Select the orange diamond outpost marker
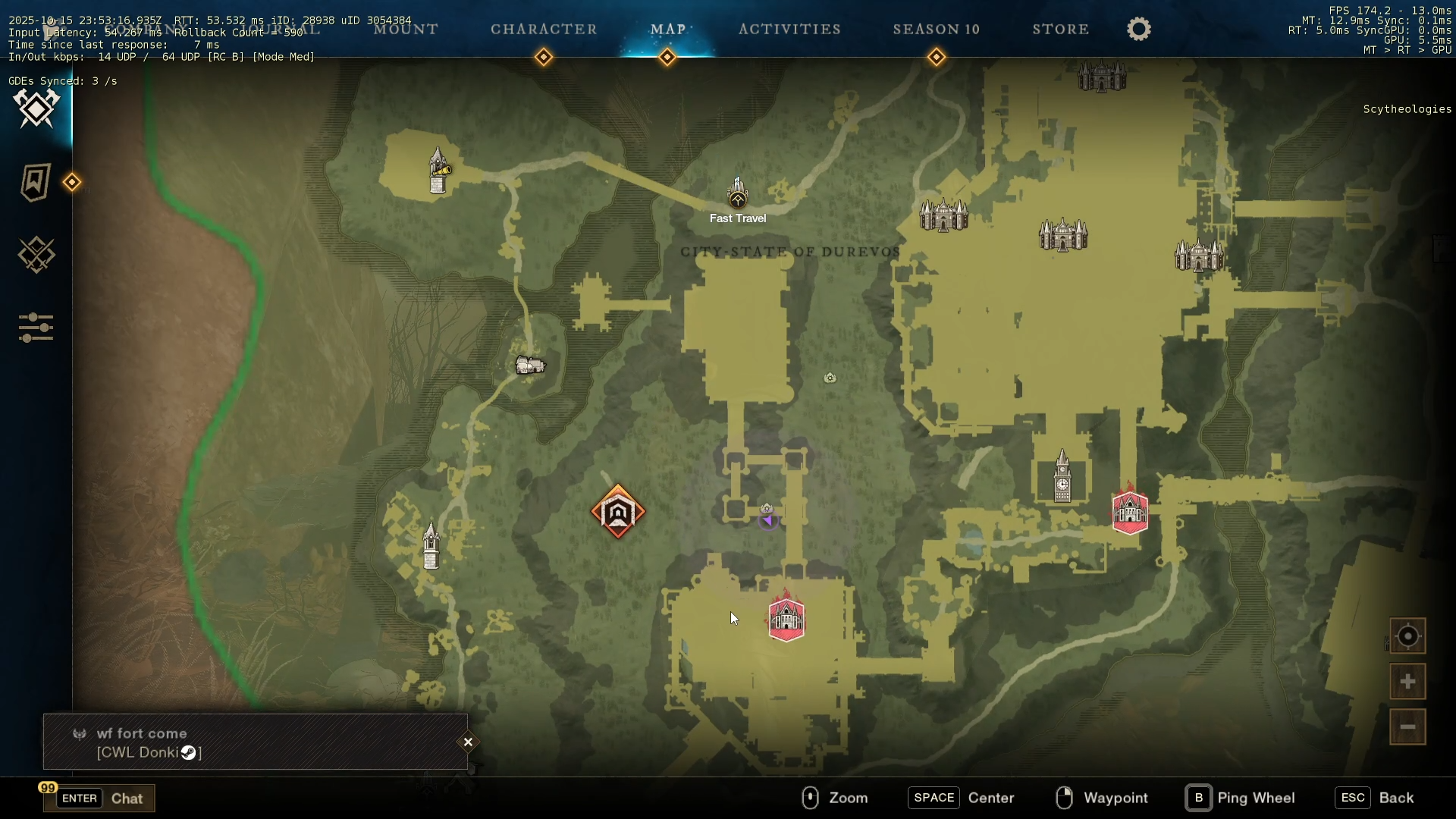The height and width of the screenshot is (819, 1456). pyautogui.click(x=618, y=513)
